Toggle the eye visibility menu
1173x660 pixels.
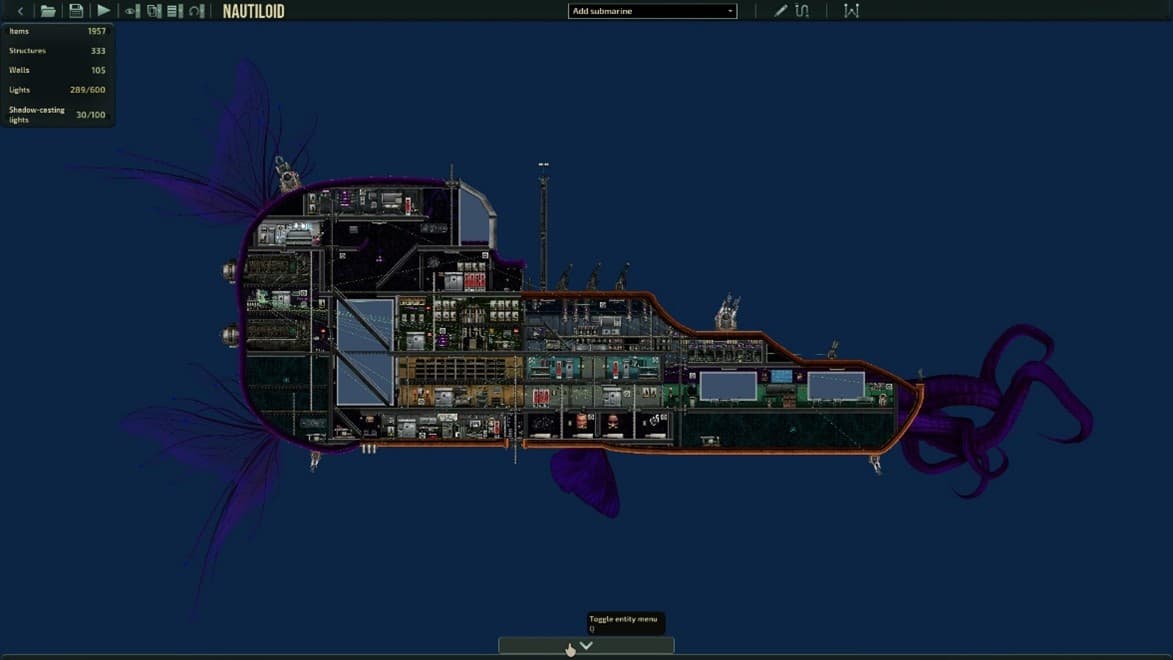tap(131, 11)
